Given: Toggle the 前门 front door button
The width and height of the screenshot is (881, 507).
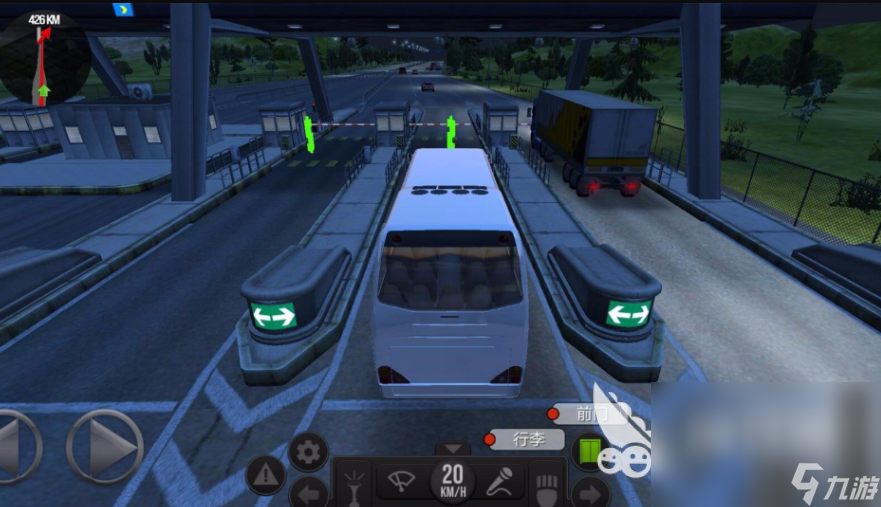Looking at the screenshot, I should (x=590, y=413).
